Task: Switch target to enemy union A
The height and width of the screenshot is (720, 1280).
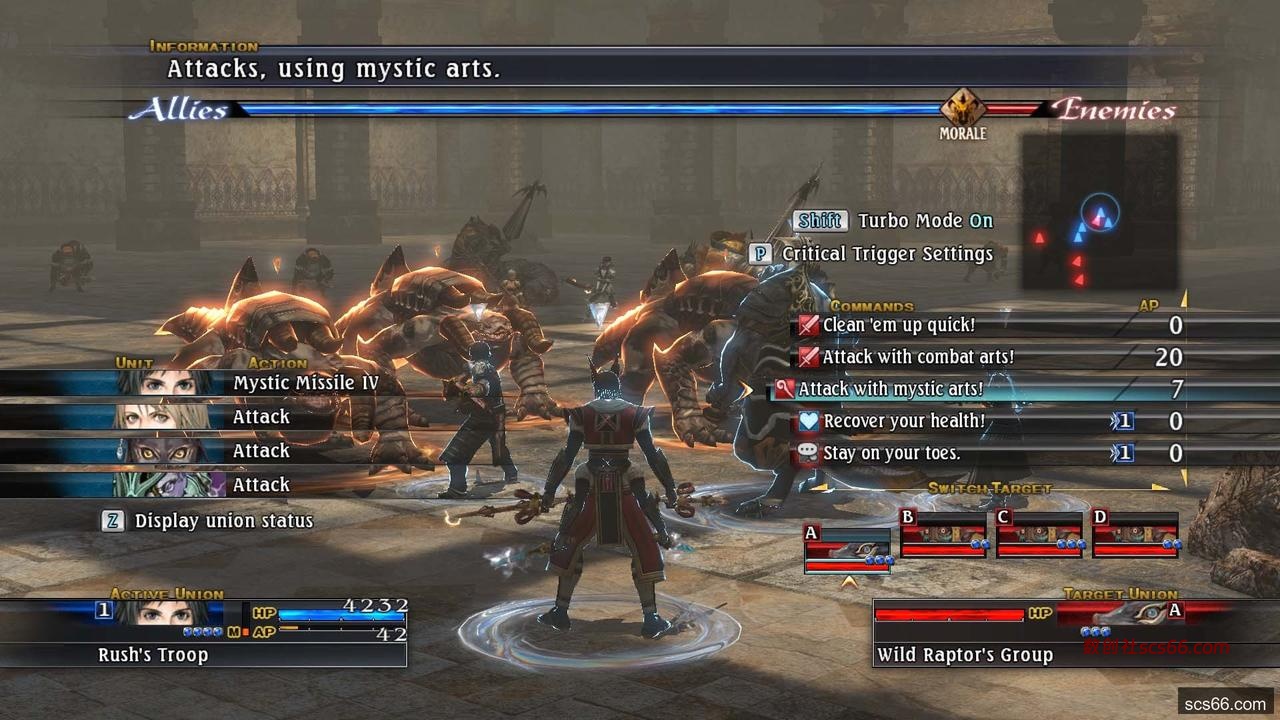Action: [847, 550]
